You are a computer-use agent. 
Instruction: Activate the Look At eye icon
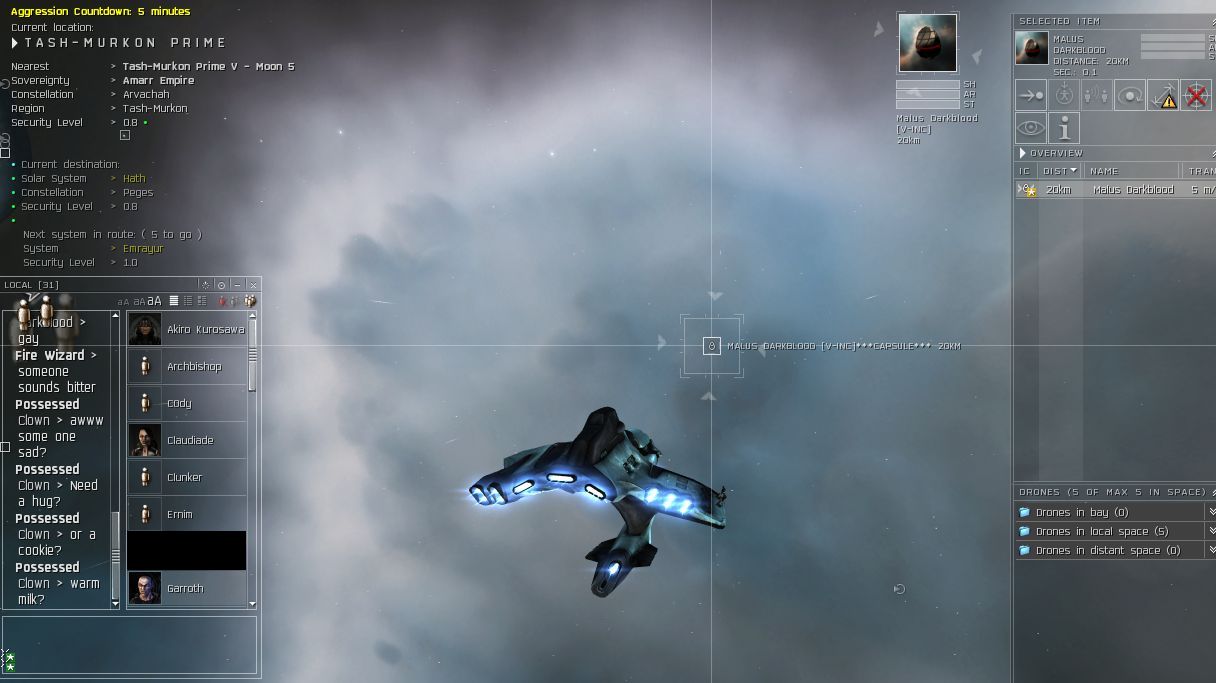click(1031, 128)
